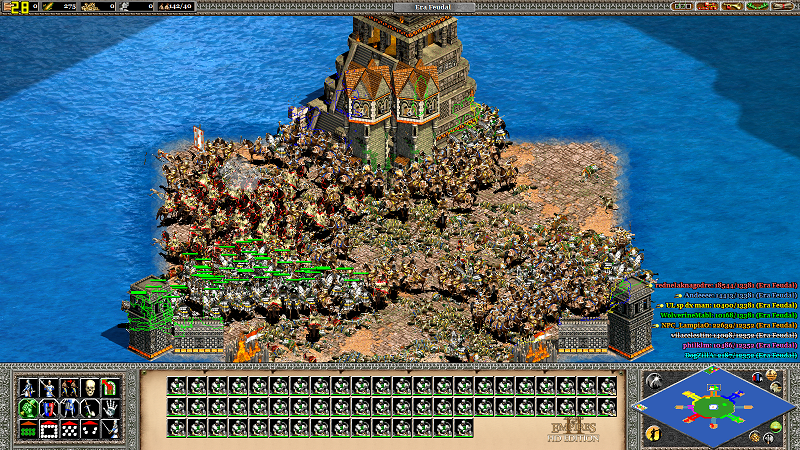Activate the armored knight stand ground stance

tap(69, 408)
